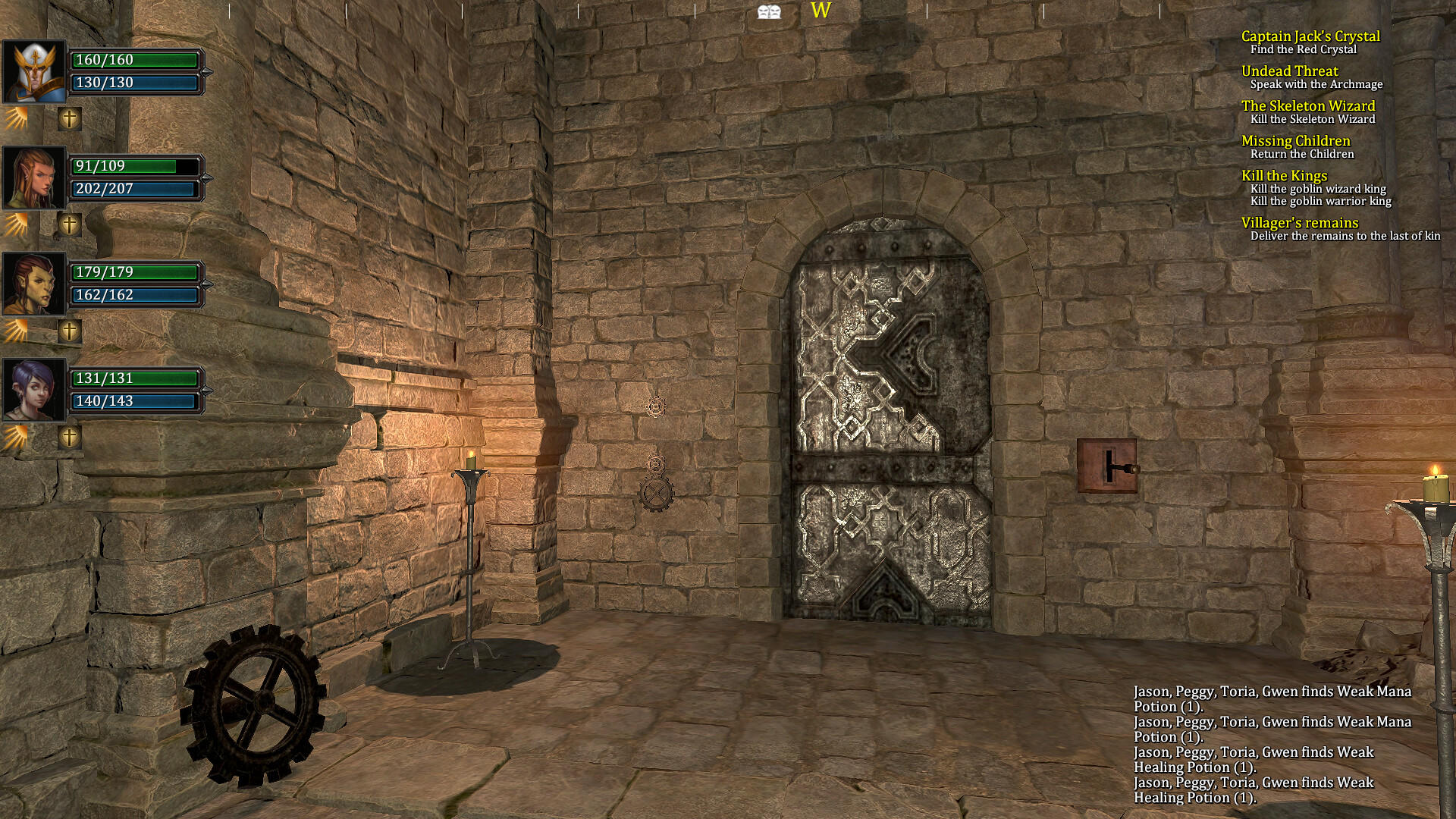Toggle the cross ability under the bottom character
The width and height of the screenshot is (1456, 819).
pos(69,437)
